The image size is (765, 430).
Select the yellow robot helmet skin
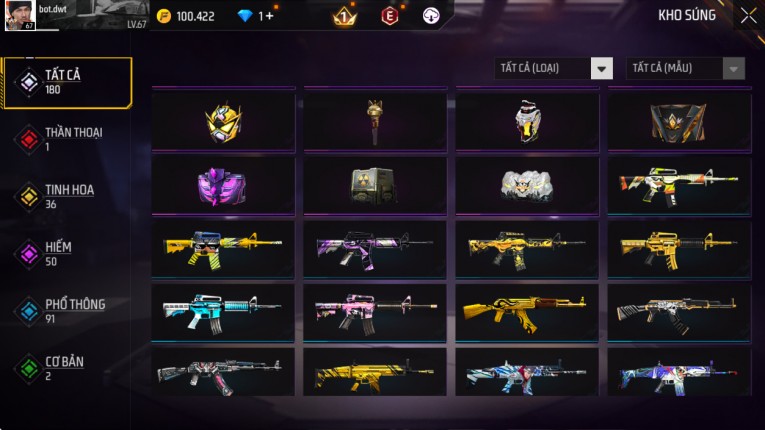[223, 122]
